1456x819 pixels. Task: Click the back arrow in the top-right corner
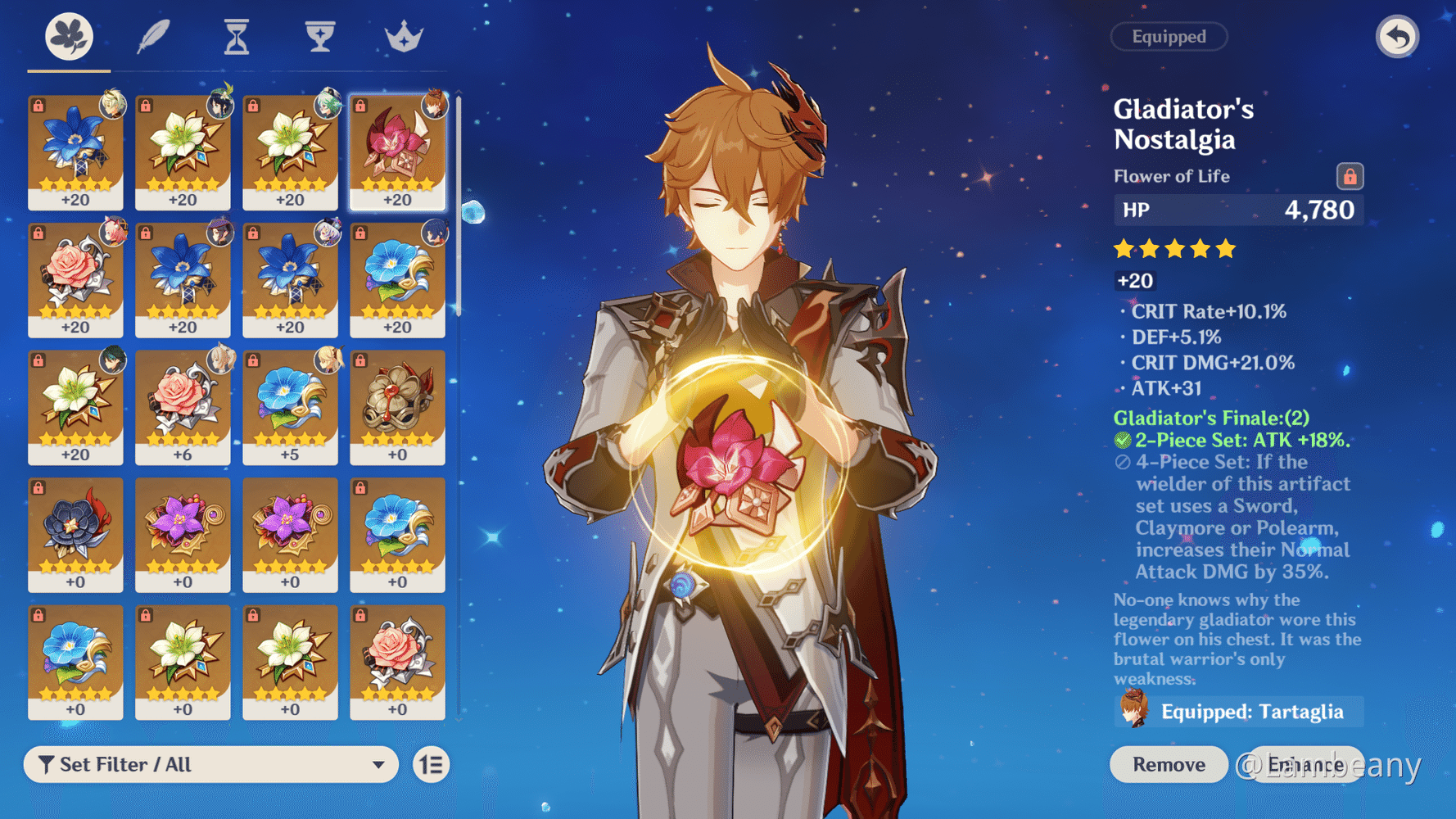coord(1397,37)
